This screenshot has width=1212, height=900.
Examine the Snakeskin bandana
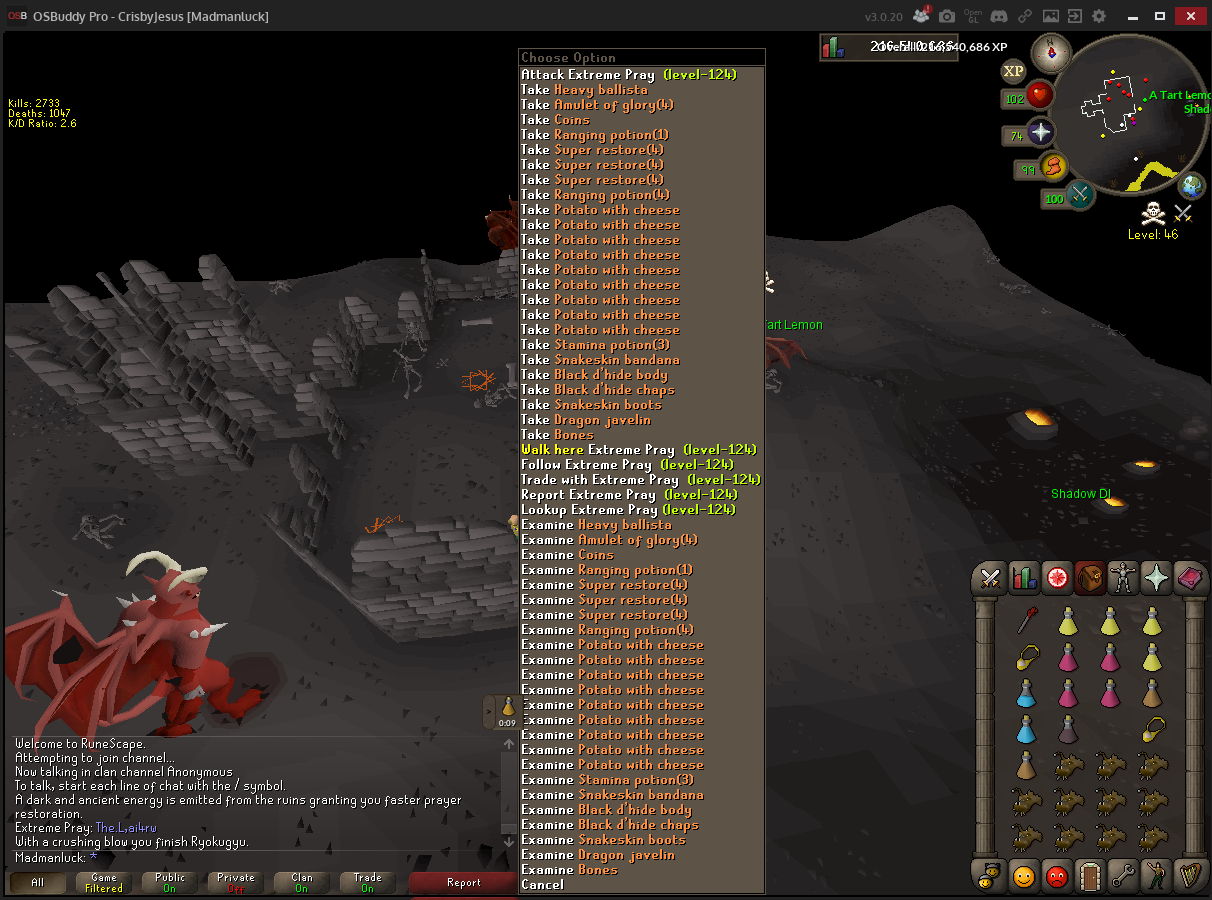(612, 795)
